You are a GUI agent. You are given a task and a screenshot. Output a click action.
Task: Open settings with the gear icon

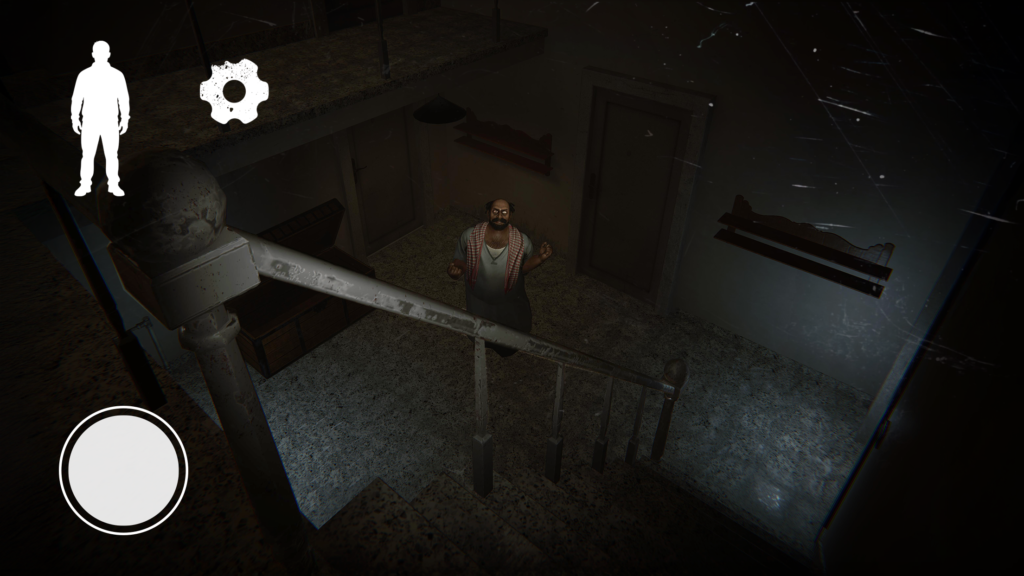[235, 92]
